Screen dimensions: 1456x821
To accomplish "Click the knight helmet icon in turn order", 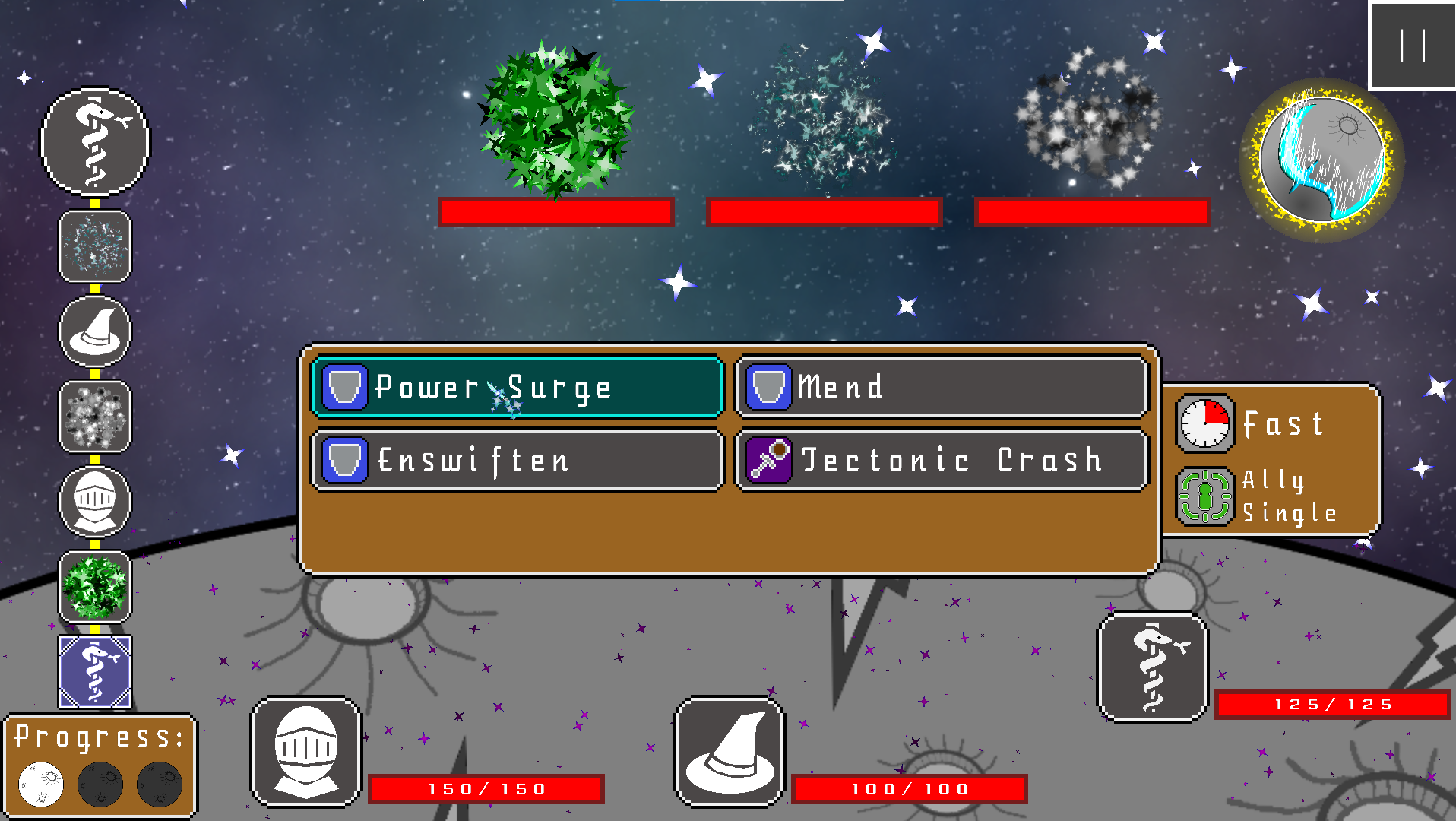I will pos(95,501).
